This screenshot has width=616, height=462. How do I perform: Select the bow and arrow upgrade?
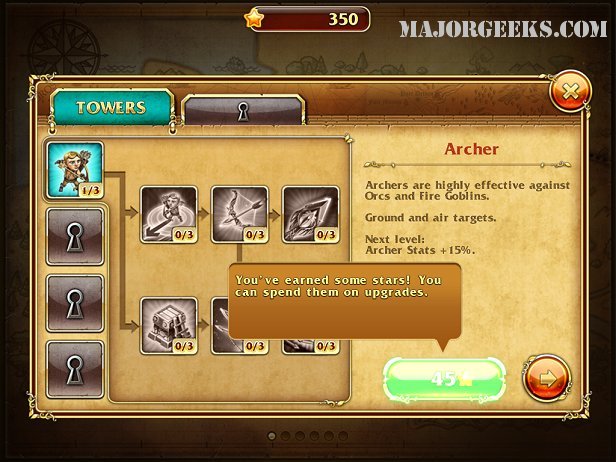tap(240, 214)
